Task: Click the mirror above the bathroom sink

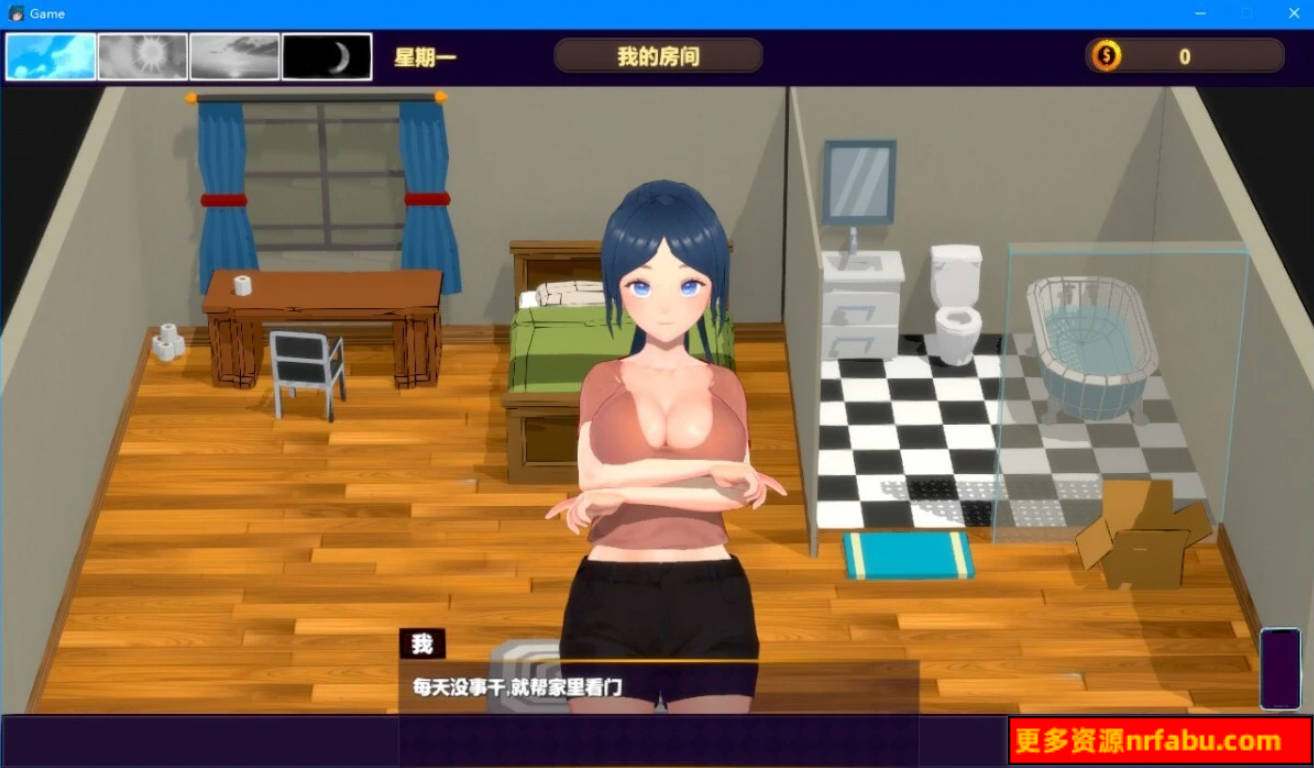Action: (x=858, y=180)
